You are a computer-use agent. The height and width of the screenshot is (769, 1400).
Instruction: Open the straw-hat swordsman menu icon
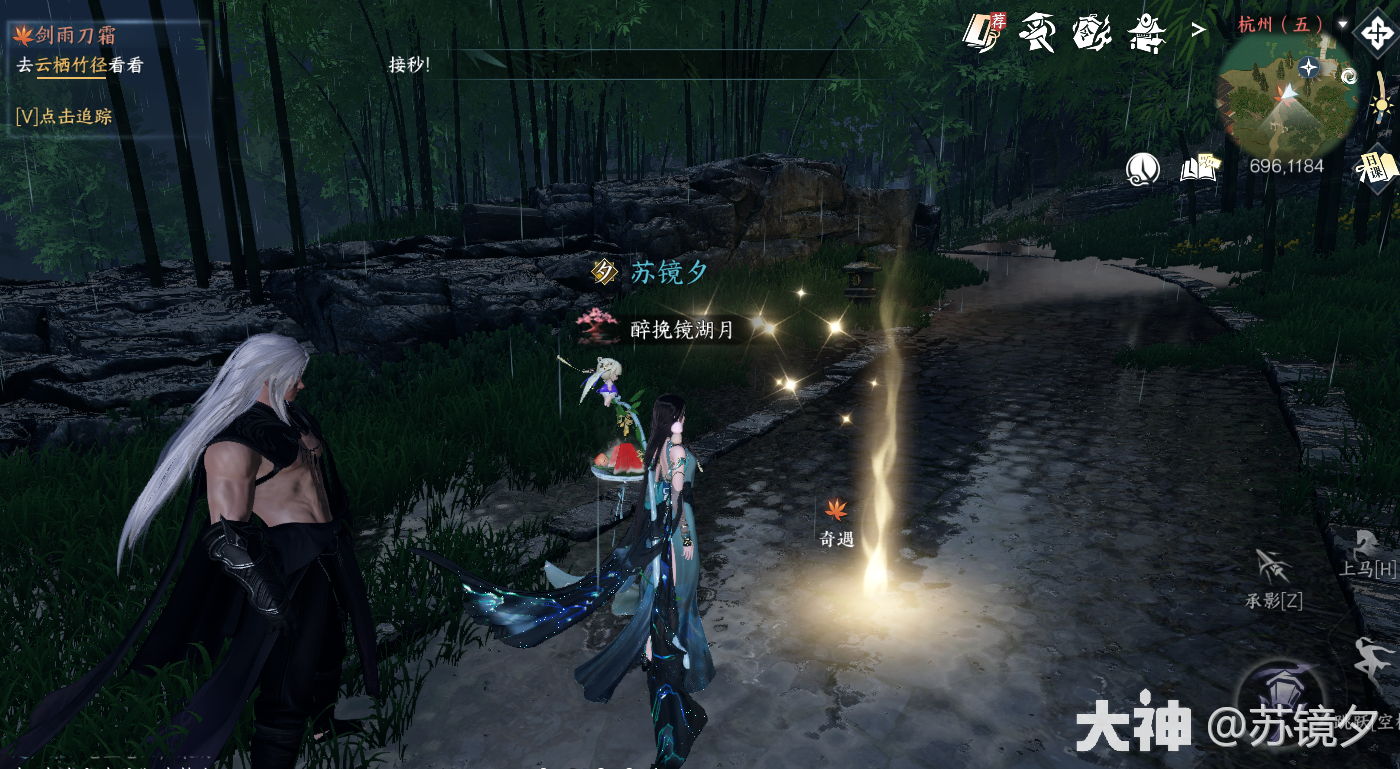click(x=1037, y=33)
